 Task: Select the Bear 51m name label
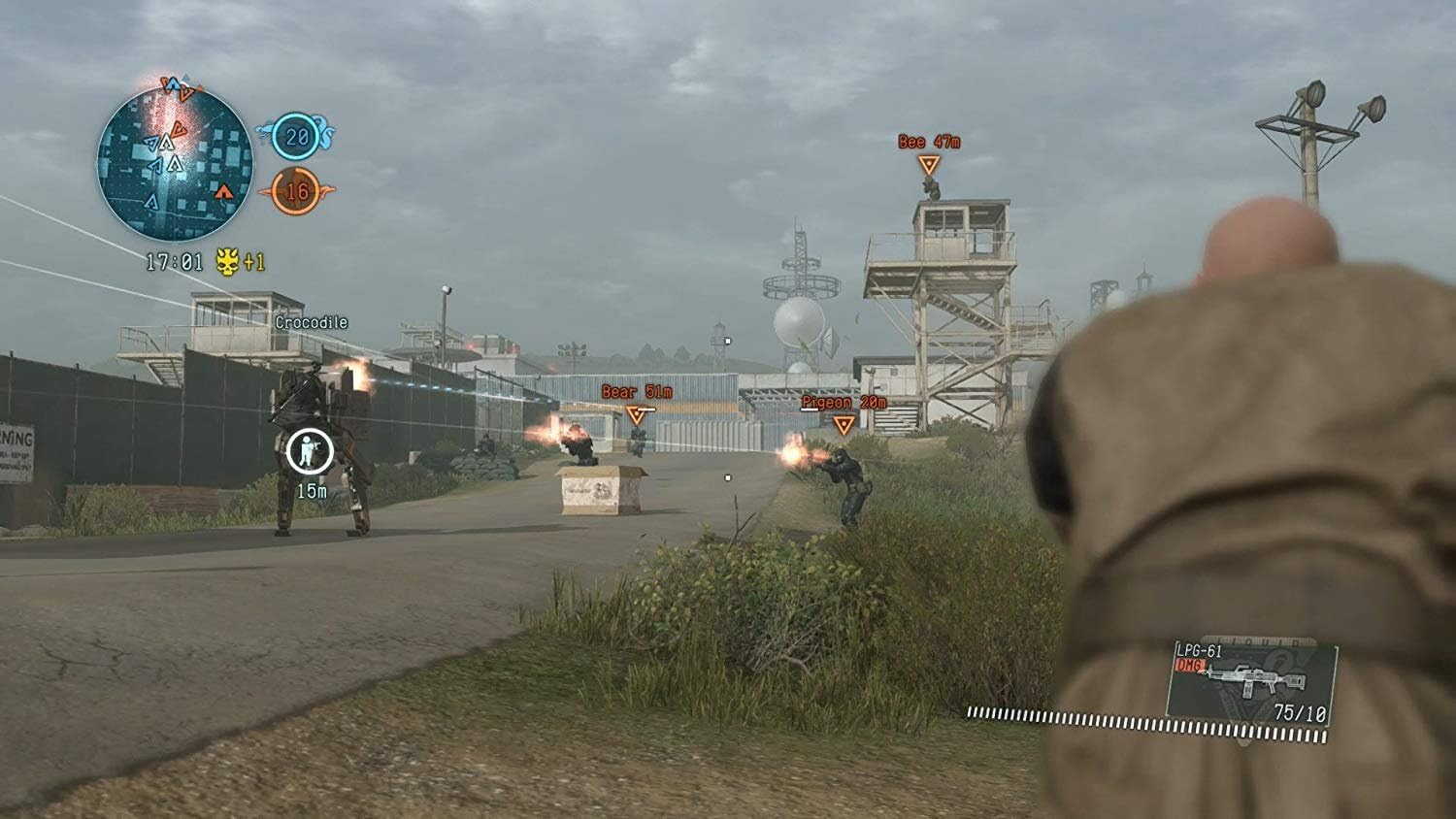[x=636, y=390]
